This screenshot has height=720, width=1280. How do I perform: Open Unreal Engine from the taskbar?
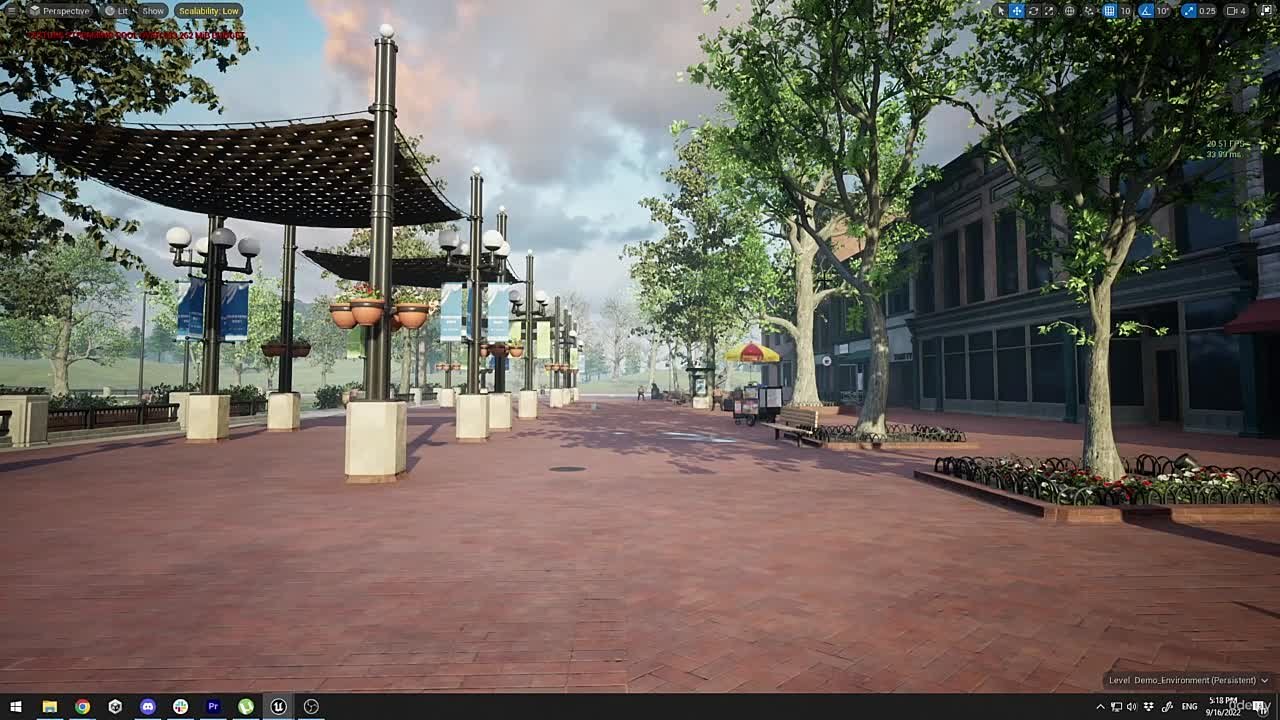[278, 706]
